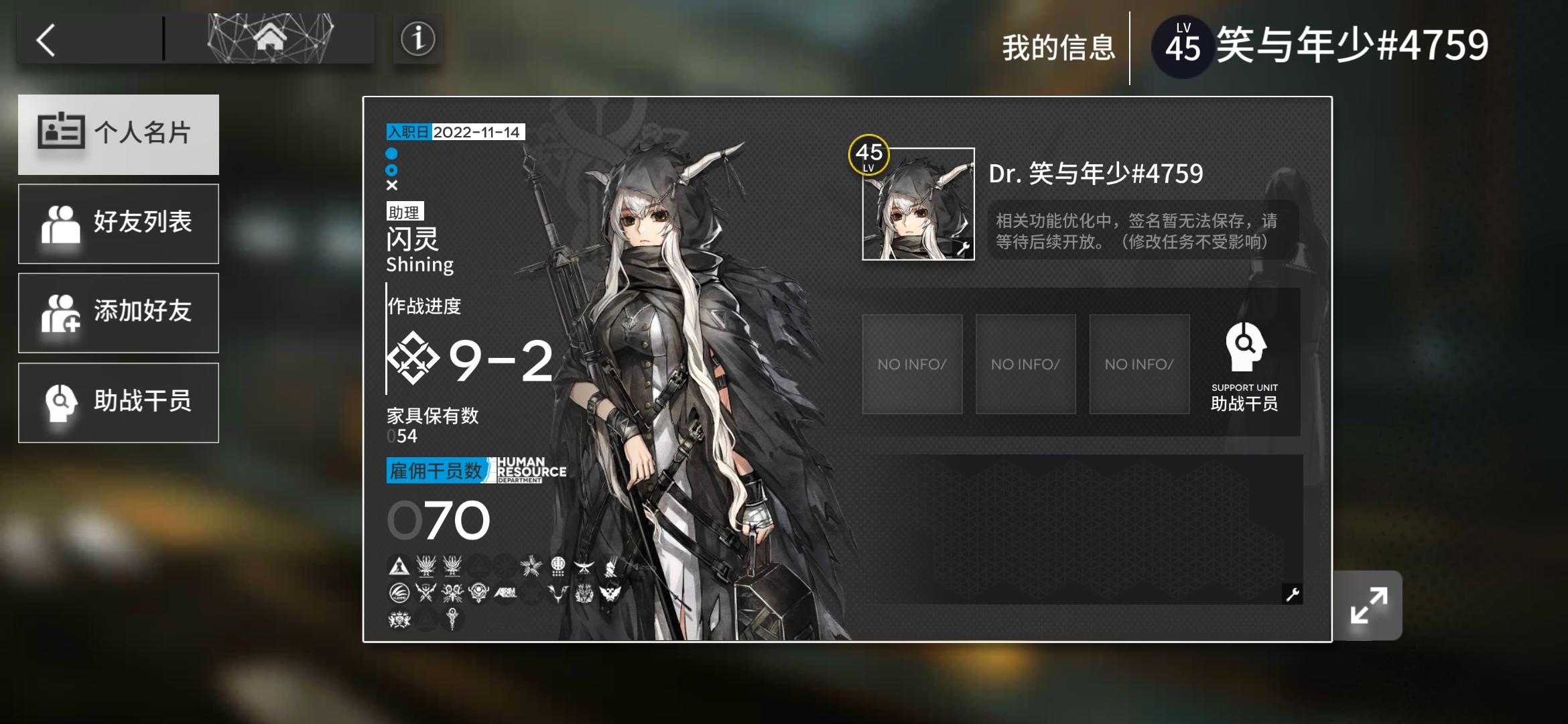Select the triangular faction medal in the collection

tap(399, 565)
